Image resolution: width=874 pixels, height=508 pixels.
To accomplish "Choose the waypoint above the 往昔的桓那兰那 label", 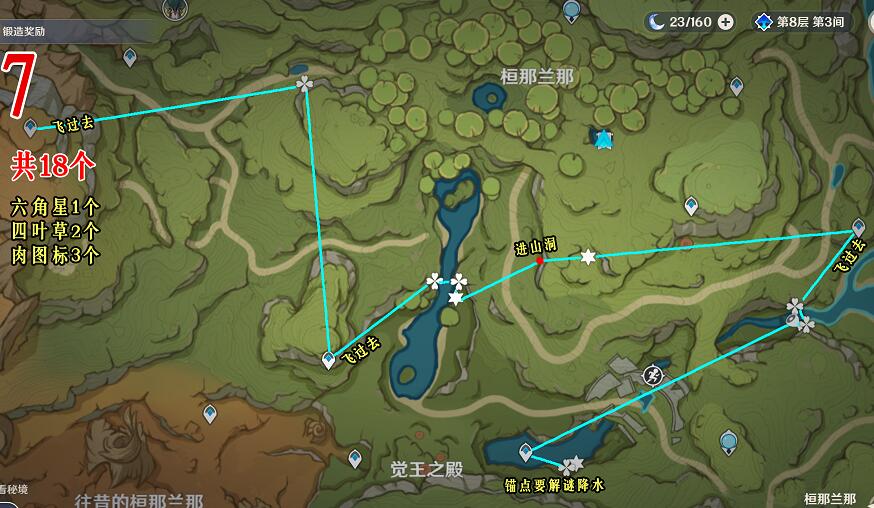I will 210,412.
